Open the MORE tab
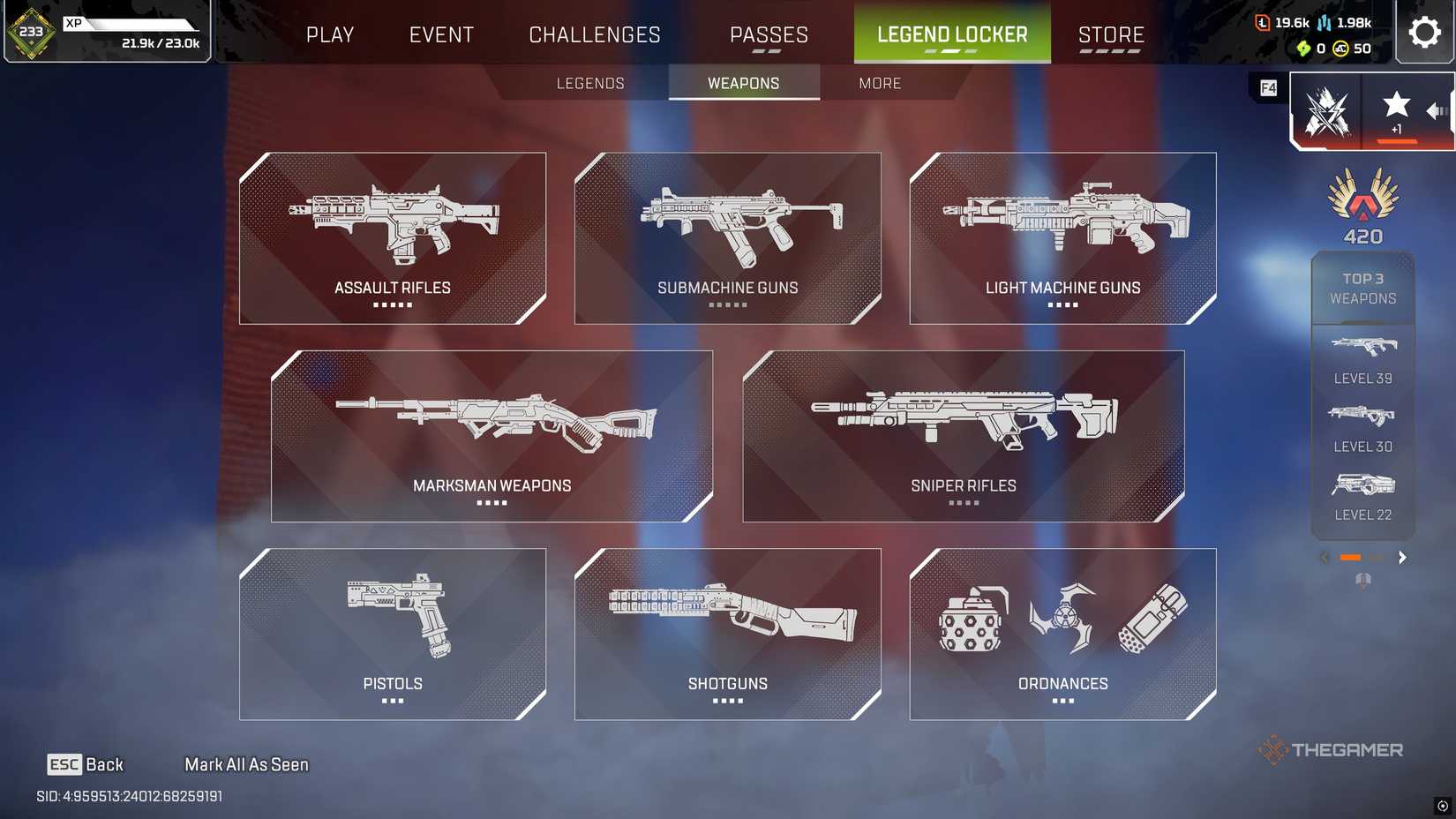 (x=879, y=83)
